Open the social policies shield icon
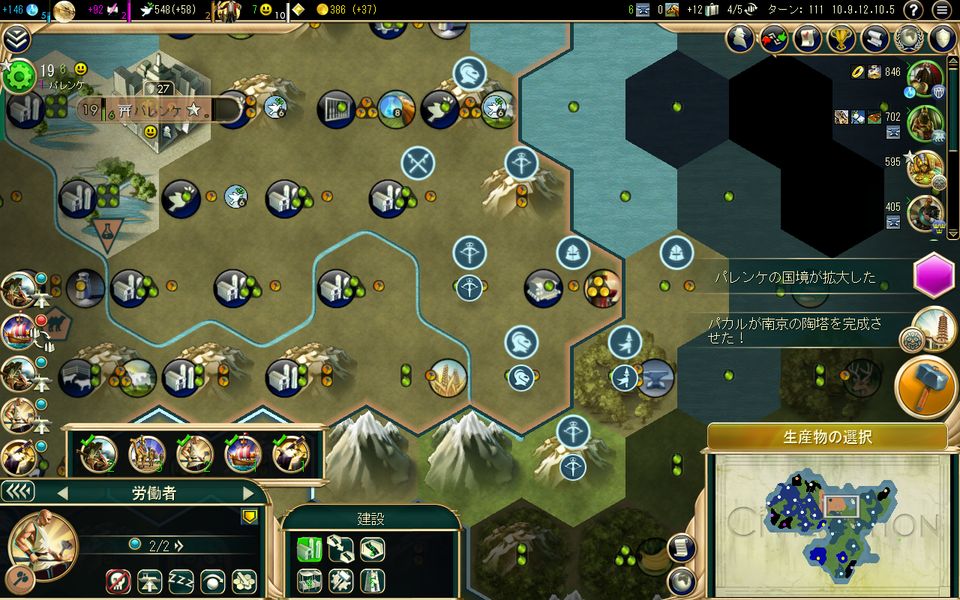The height and width of the screenshot is (600, 960). (942, 39)
